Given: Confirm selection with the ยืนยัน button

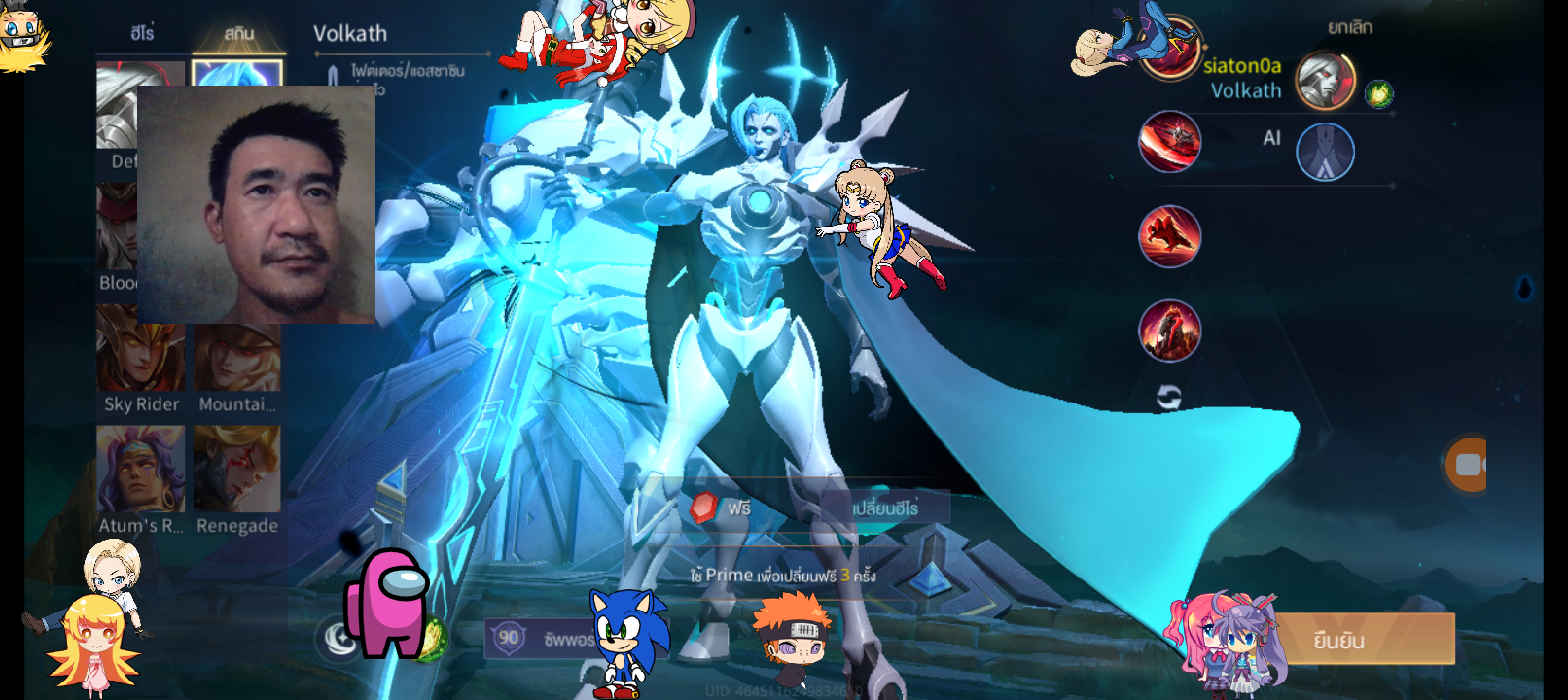Looking at the screenshot, I should [1364, 639].
